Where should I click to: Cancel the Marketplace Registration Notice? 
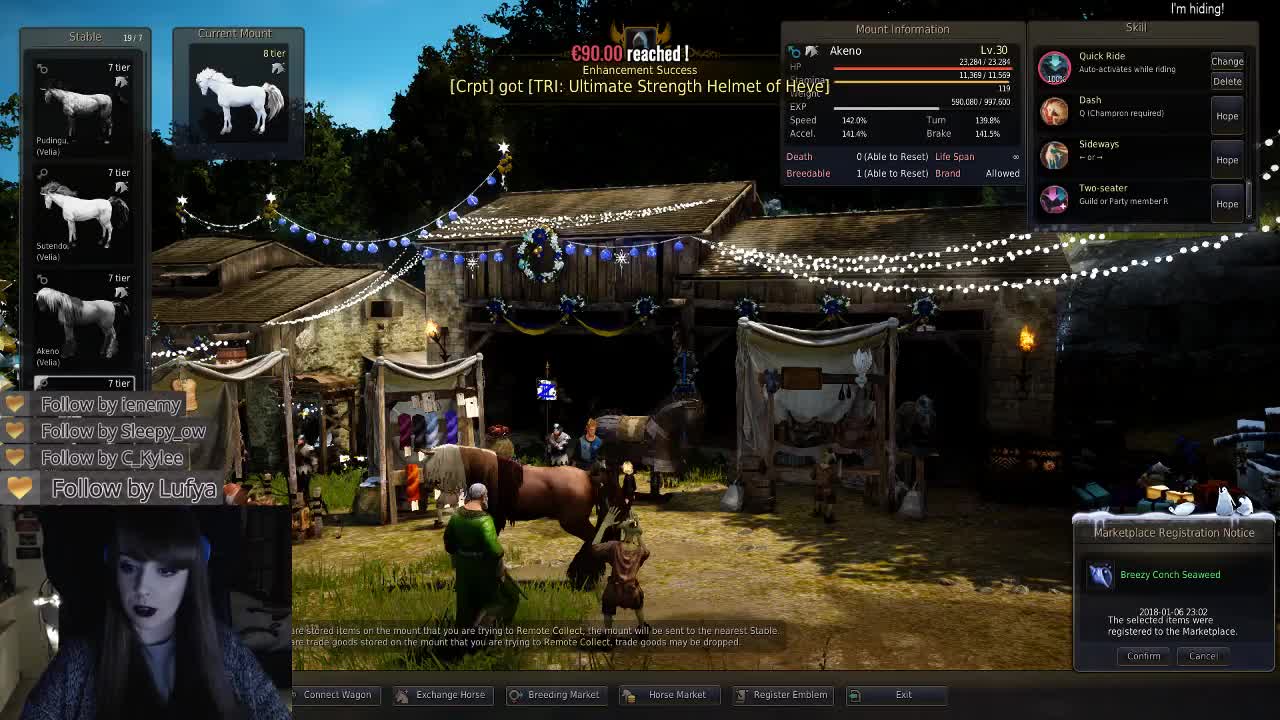pyautogui.click(x=1203, y=656)
